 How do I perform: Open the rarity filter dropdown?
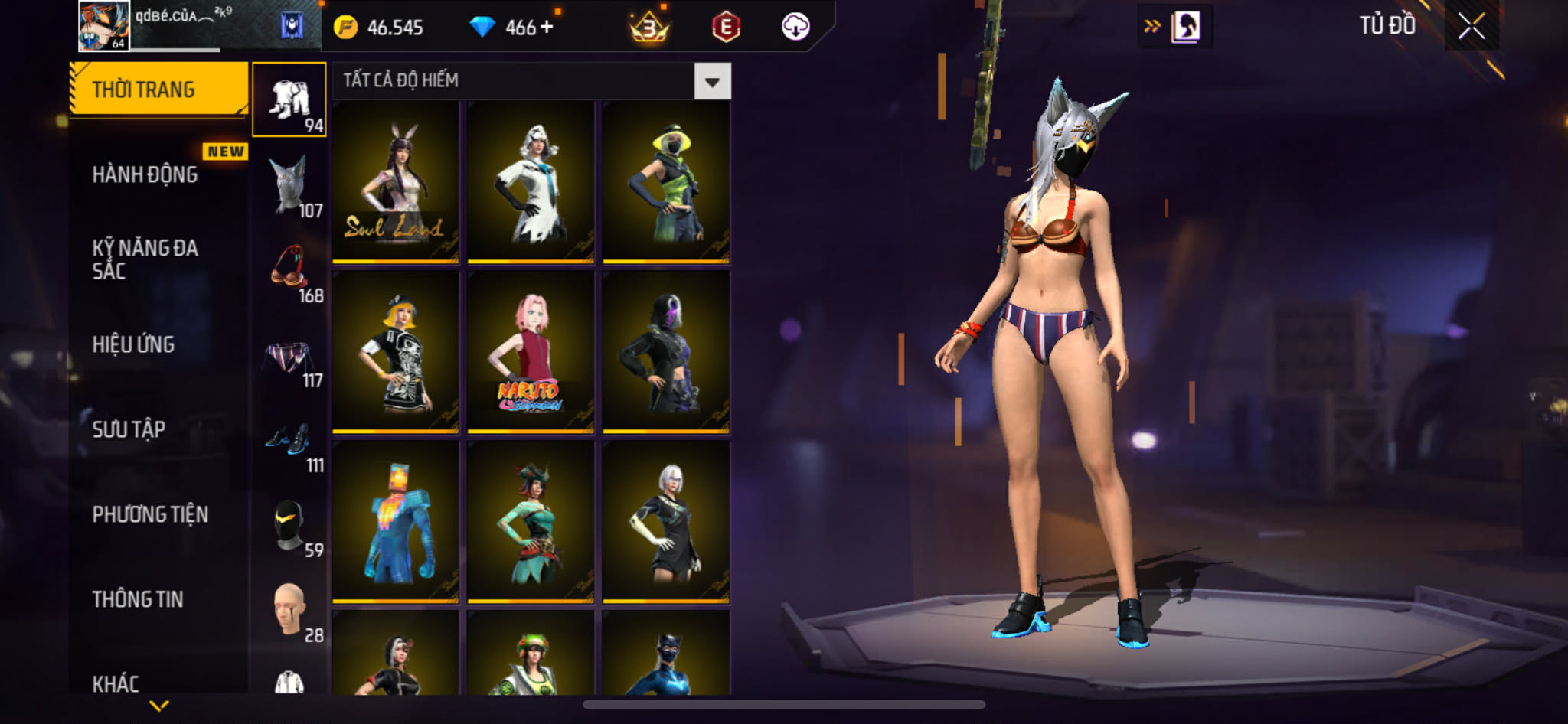click(712, 81)
